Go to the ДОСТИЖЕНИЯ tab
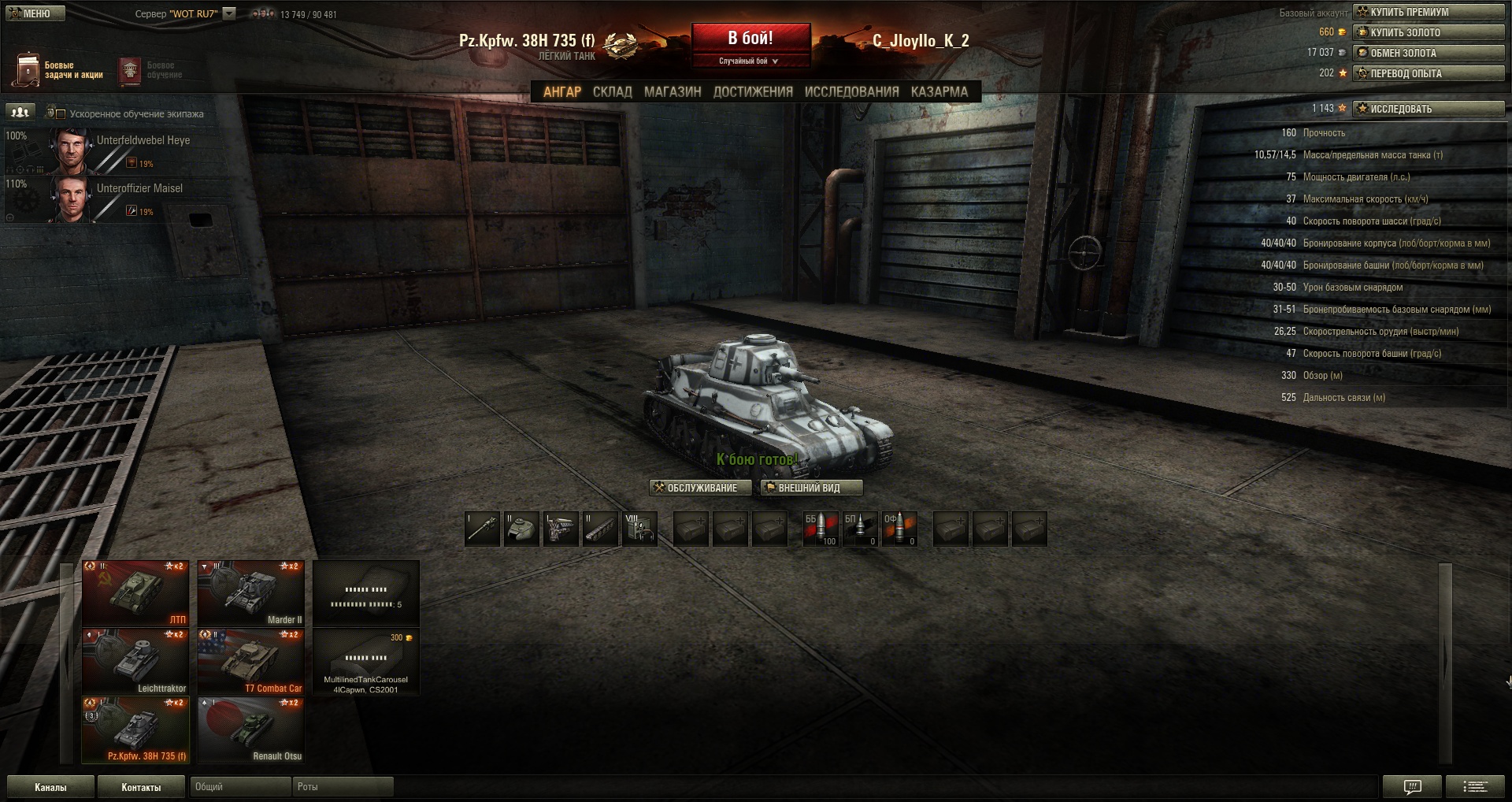This screenshot has width=1512, height=802. coord(753,92)
